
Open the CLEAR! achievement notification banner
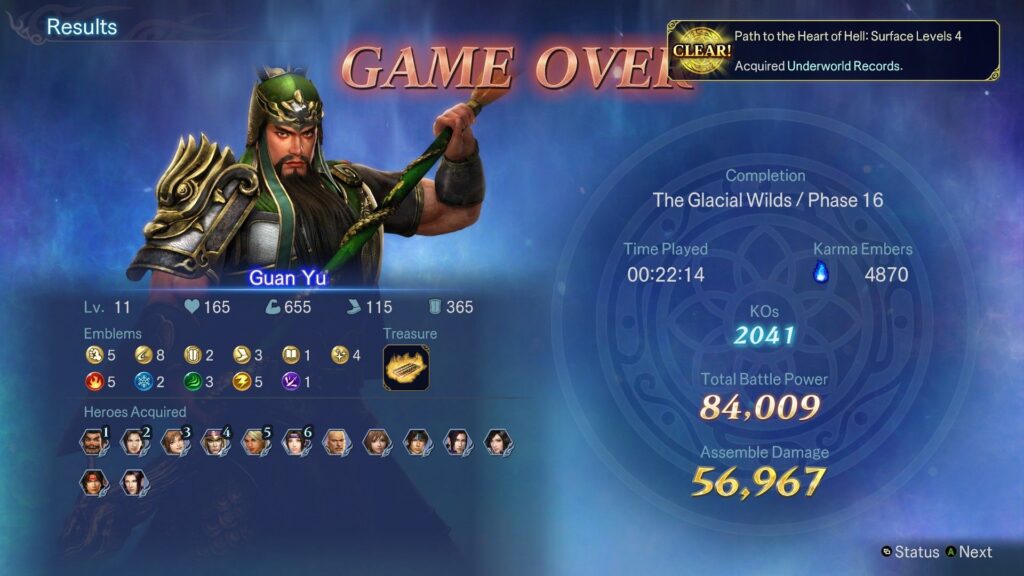pos(833,50)
